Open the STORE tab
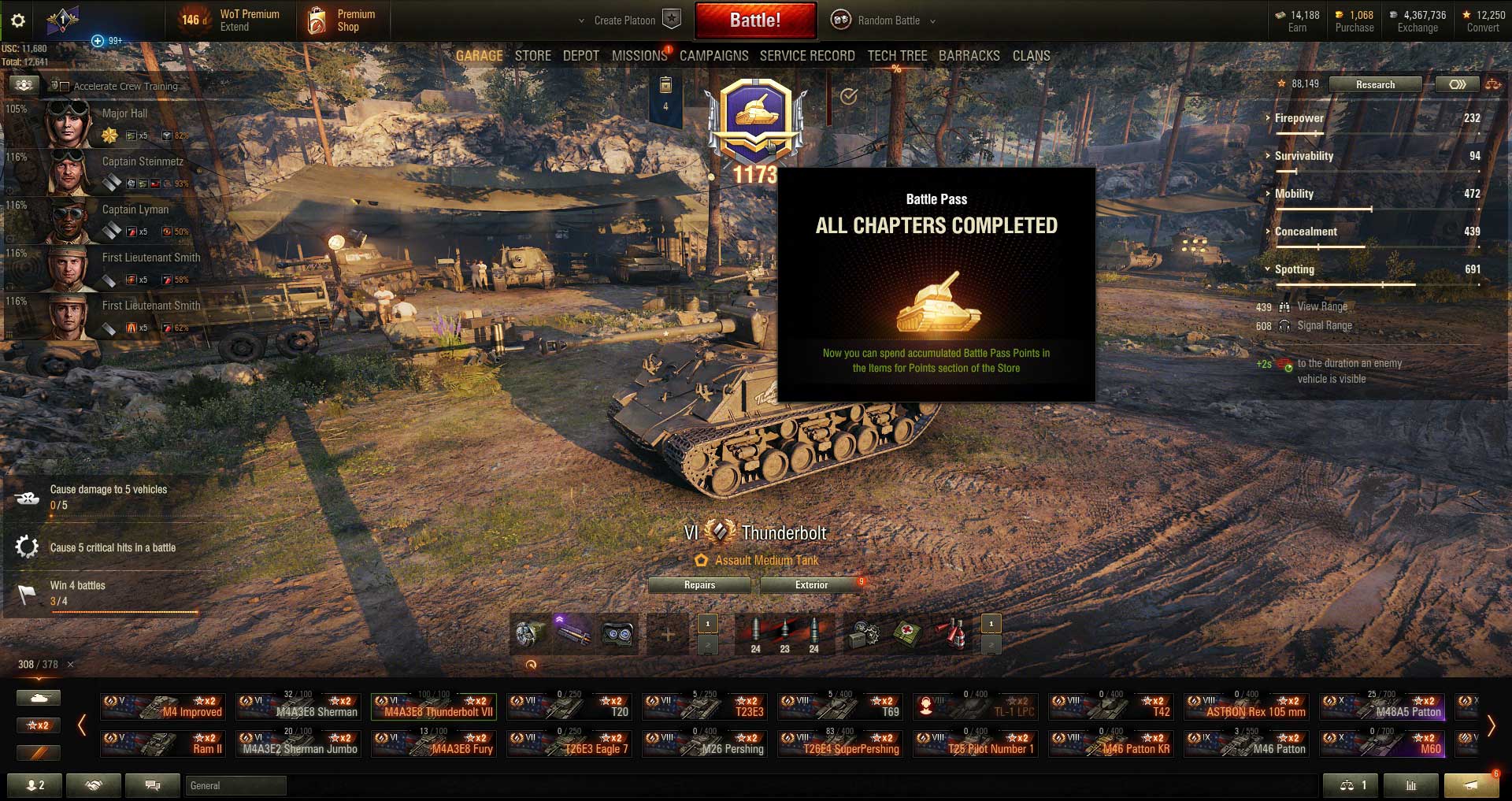Viewport: 1512px width, 801px height. [x=532, y=56]
